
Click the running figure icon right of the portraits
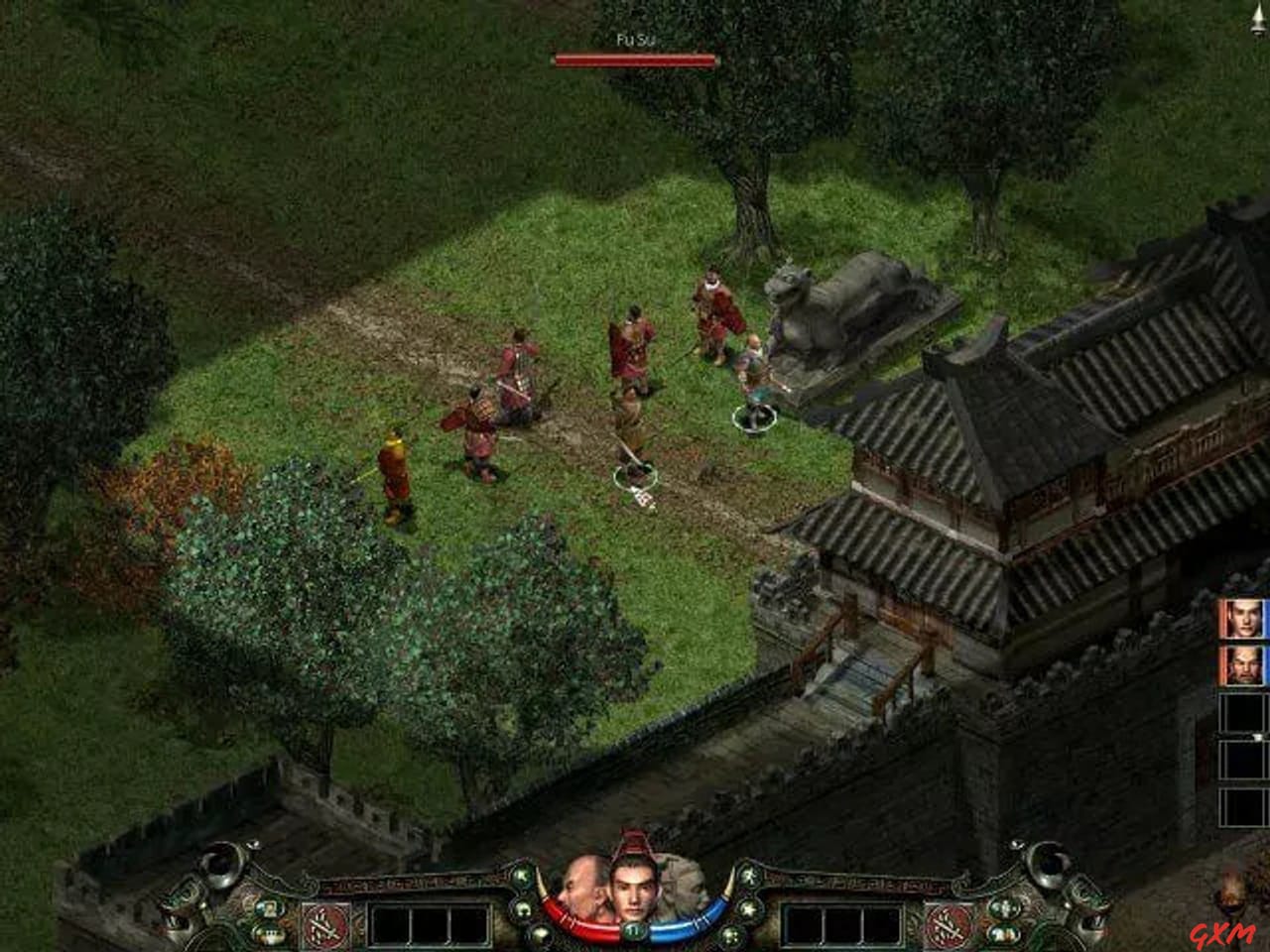tap(749, 878)
